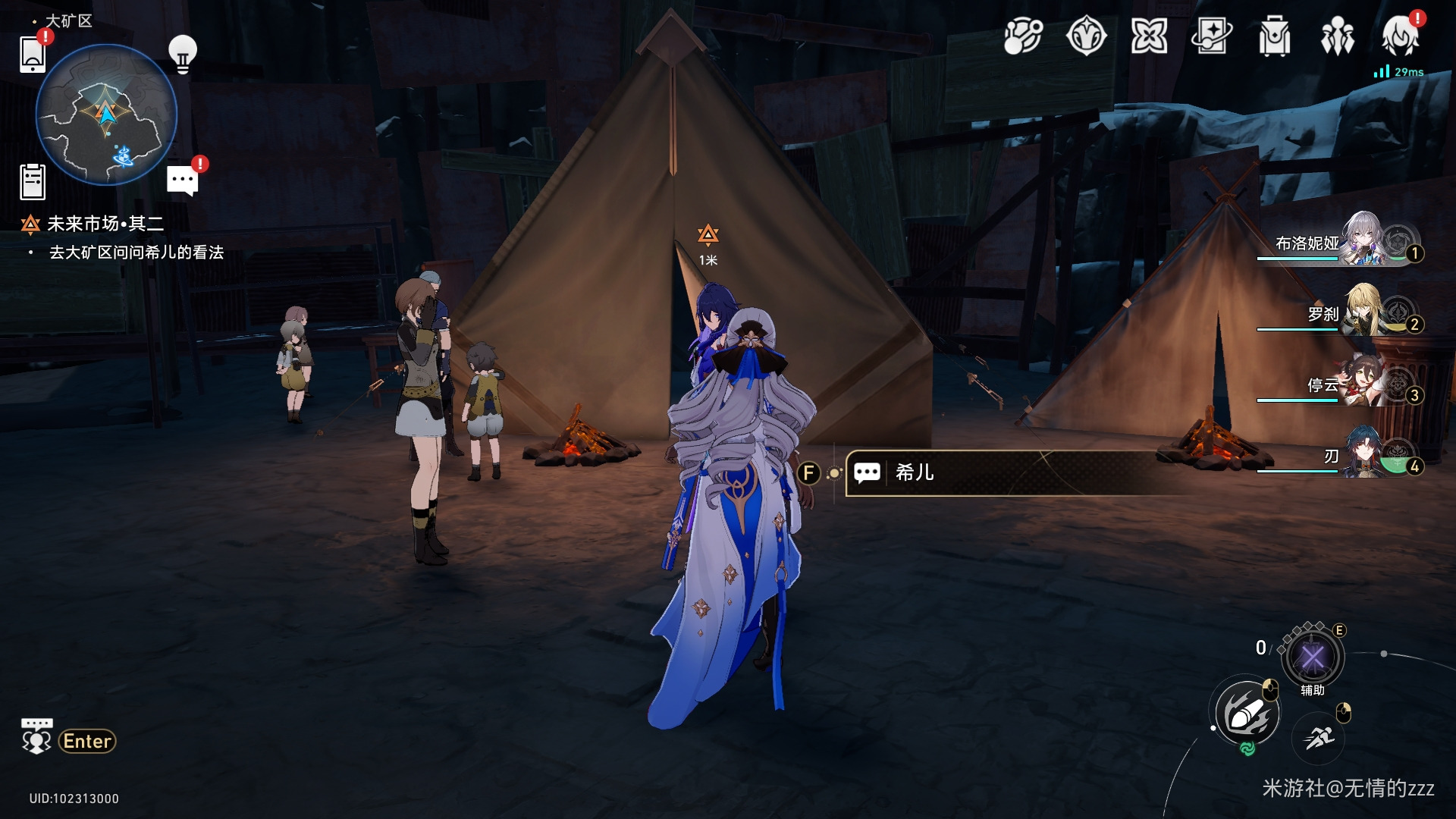Open the warp gacha planet icon
The width and height of the screenshot is (1456, 819).
pos(1022,36)
